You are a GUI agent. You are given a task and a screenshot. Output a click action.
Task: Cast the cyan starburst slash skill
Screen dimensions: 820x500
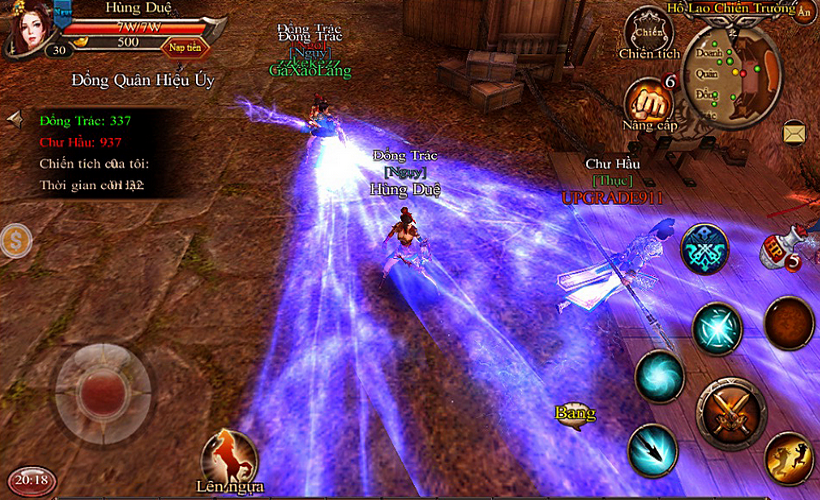coord(717,327)
